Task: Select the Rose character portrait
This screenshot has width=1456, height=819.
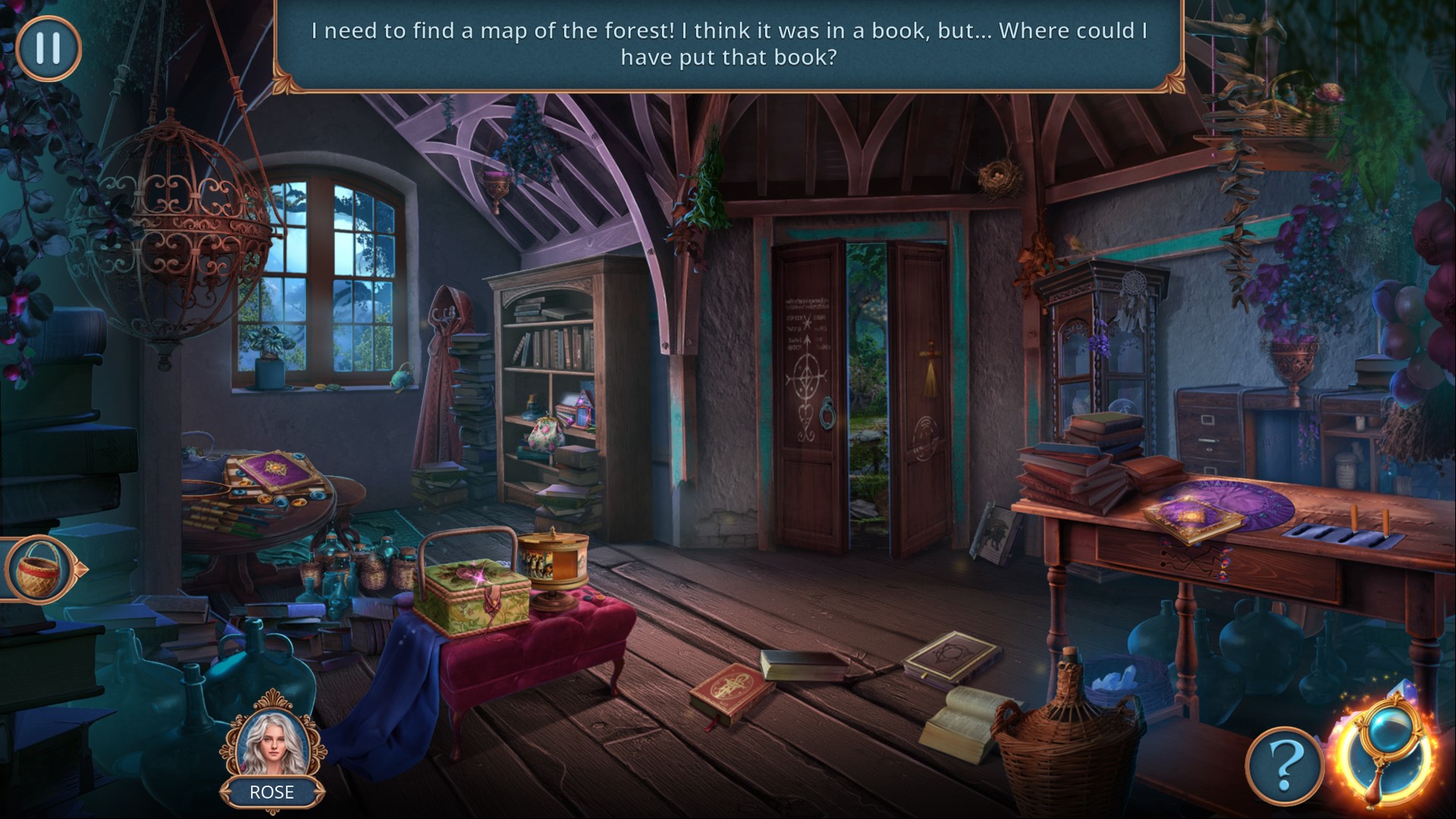Action: [271, 744]
